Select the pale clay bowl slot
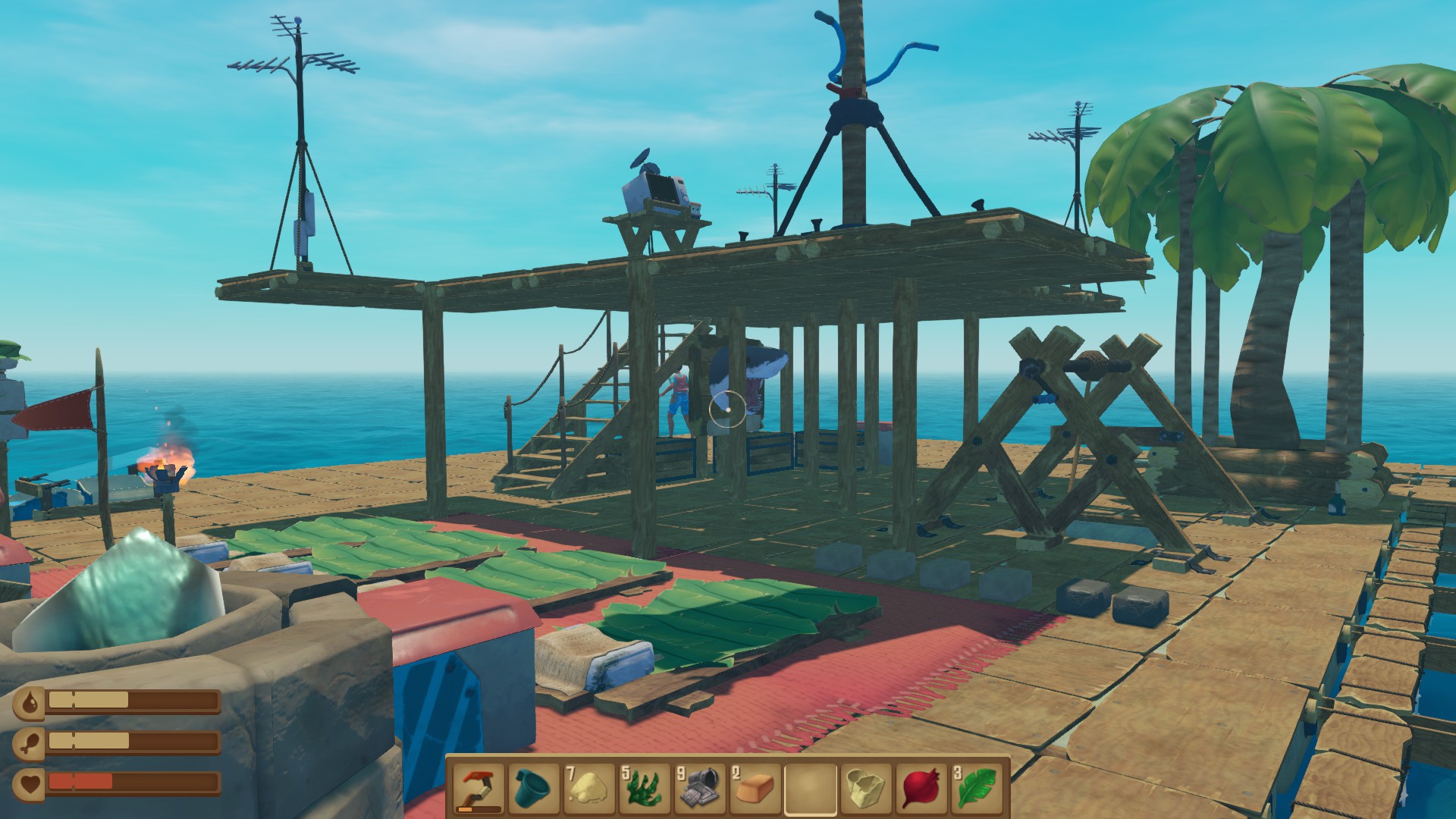This screenshot has height=819, width=1456. point(866,789)
